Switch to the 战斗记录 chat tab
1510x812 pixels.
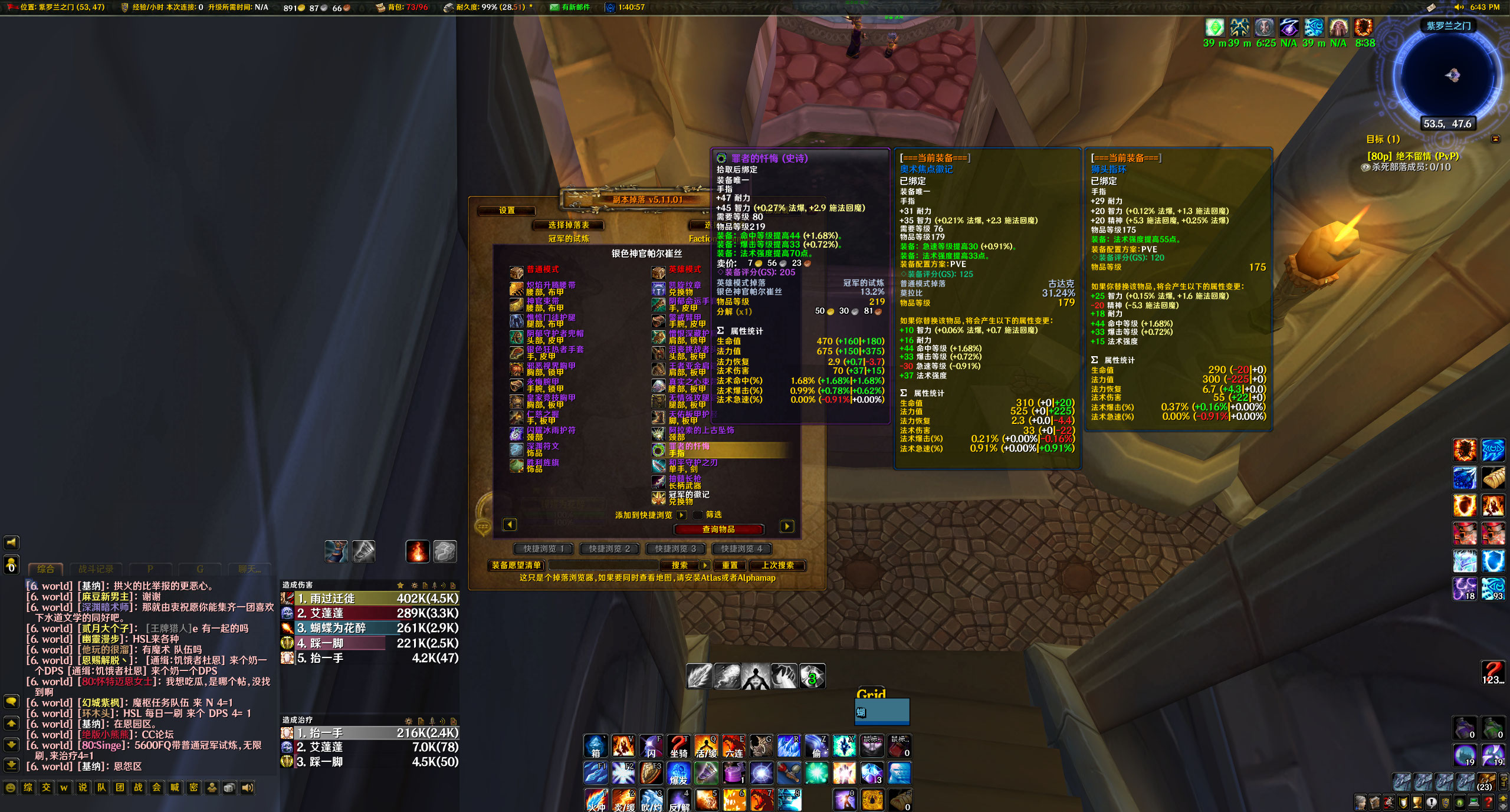(x=96, y=569)
